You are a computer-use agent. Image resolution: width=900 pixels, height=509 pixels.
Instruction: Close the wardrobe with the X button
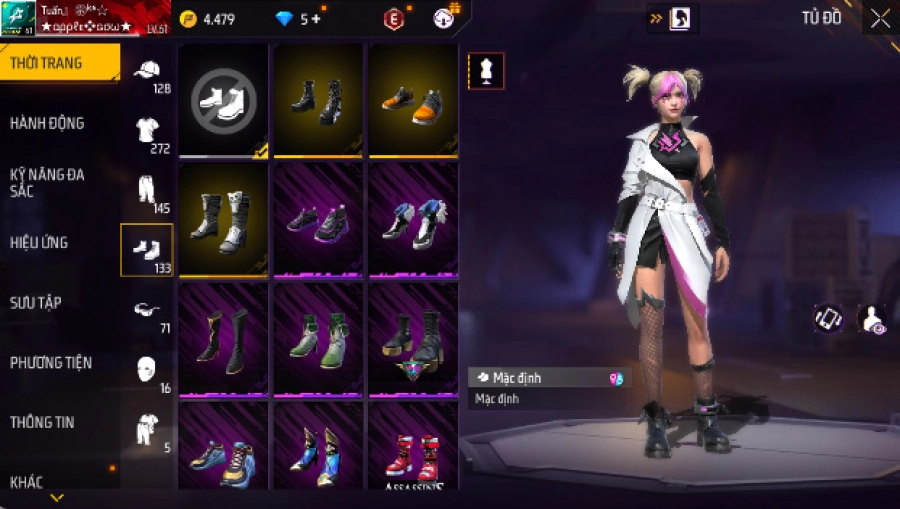[x=880, y=18]
